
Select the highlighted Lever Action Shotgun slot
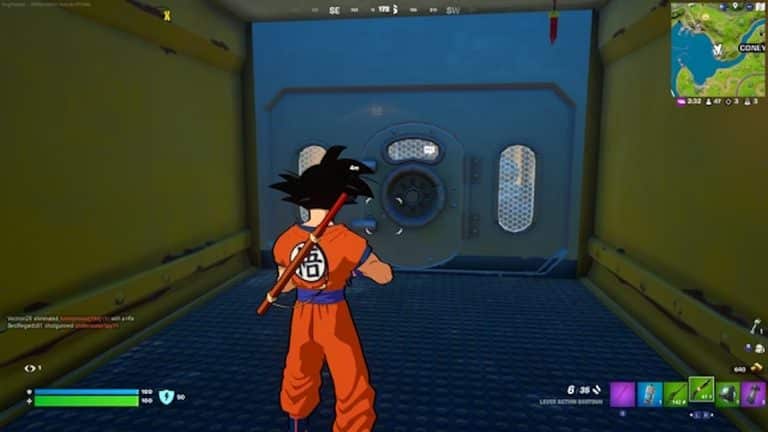pyautogui.click(x=702, y=391)
